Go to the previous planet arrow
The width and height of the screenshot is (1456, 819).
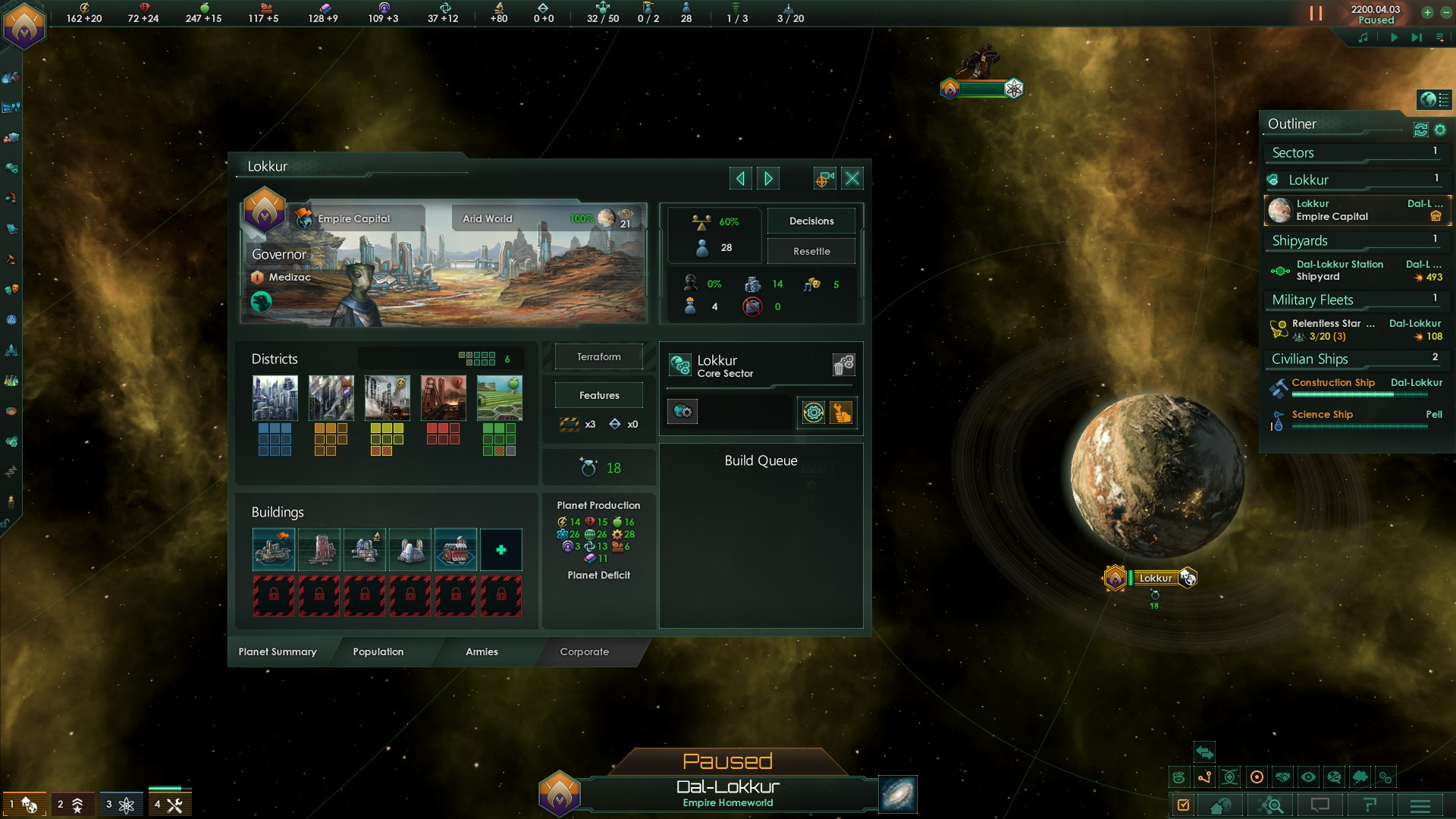tap(740, 178)
